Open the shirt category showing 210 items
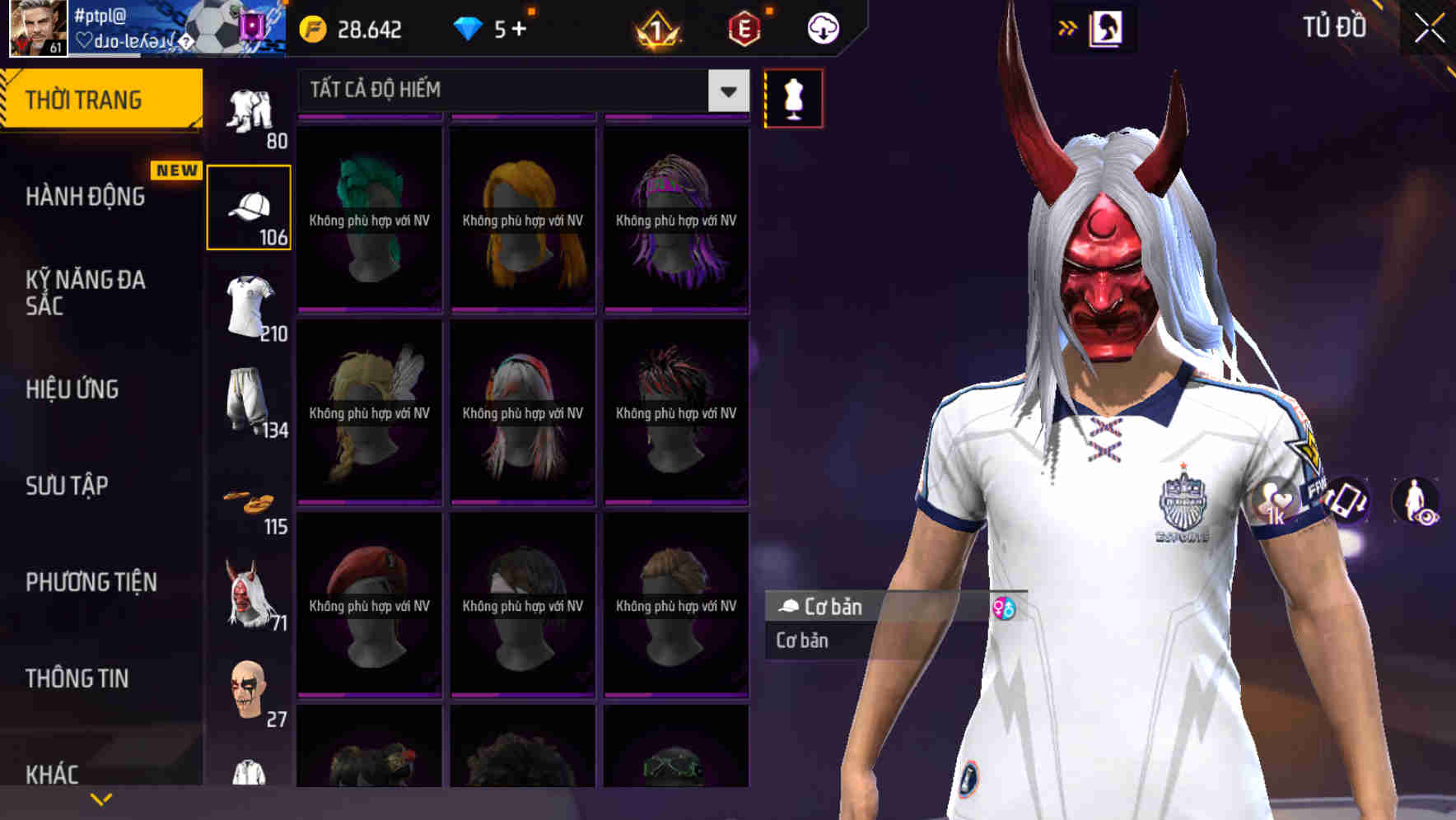Screen dimensions: 1456x820 tap(250, 305)
